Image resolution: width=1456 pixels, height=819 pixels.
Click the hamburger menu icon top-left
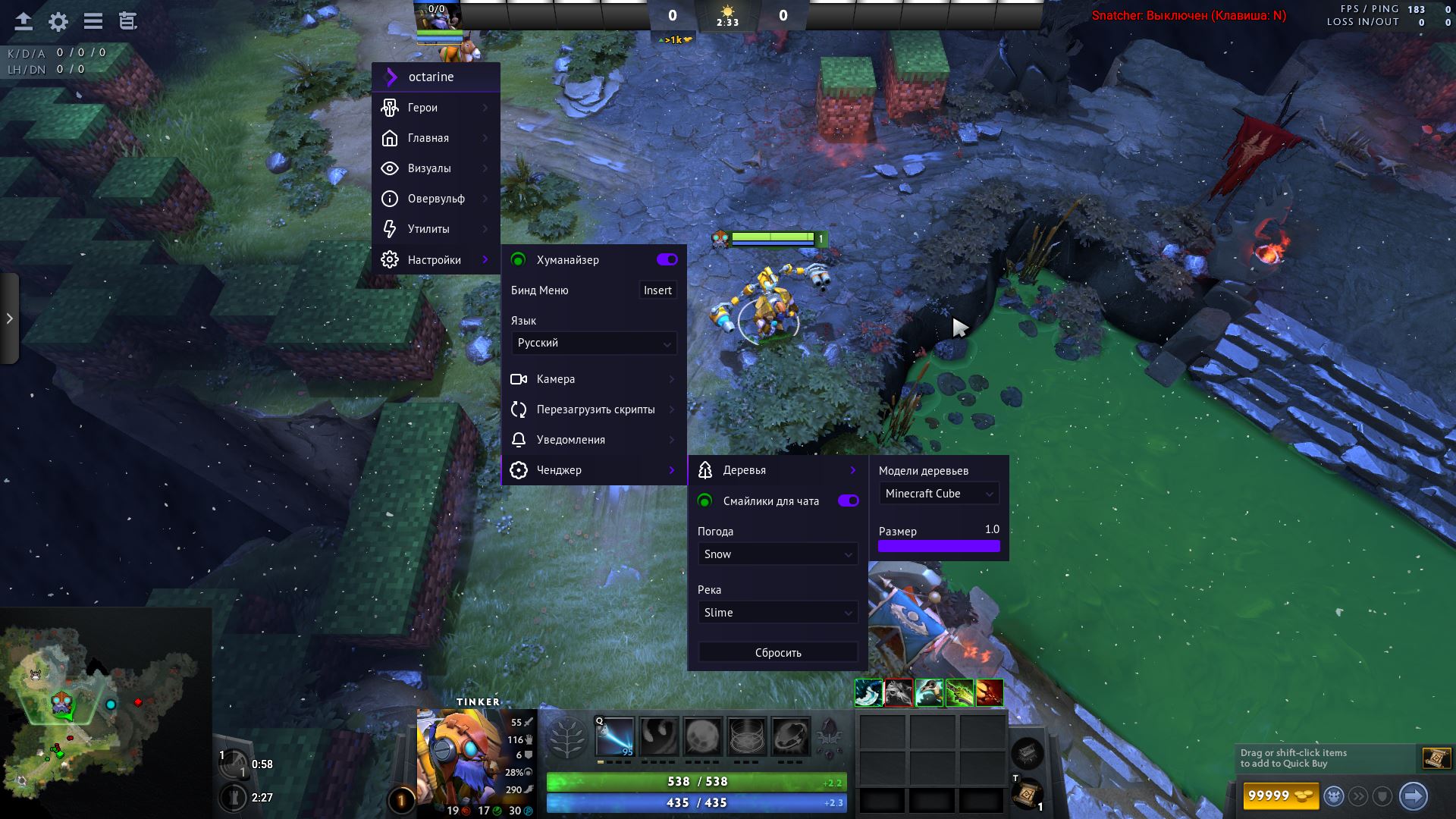93,22
